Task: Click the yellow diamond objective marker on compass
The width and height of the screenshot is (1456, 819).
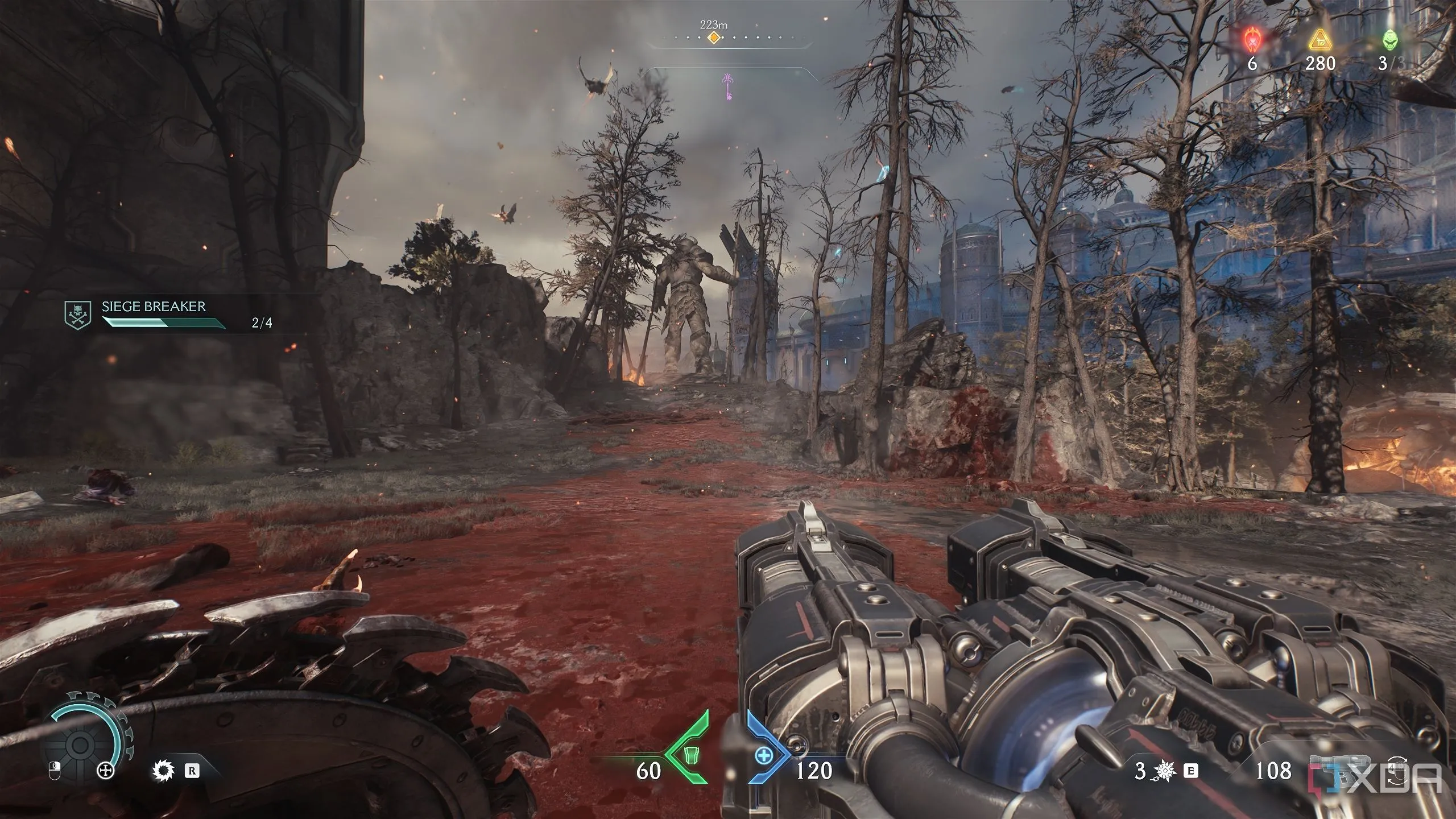Action: point(714,38)
